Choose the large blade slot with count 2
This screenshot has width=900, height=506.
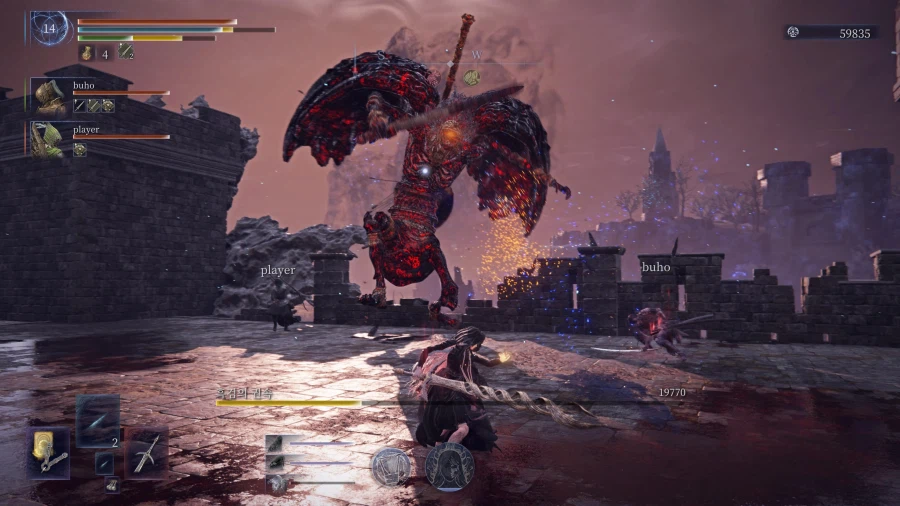(98, 421)
